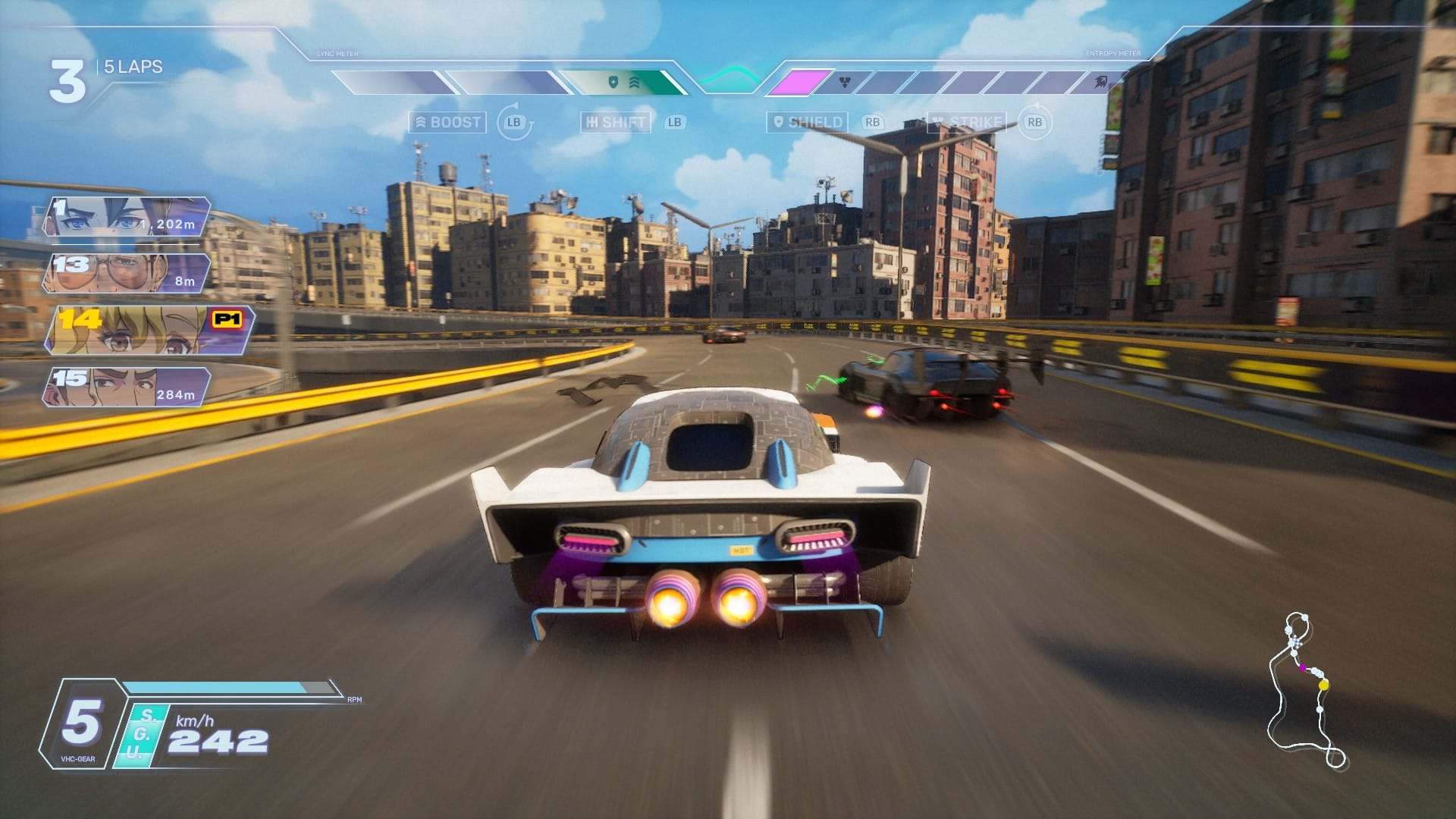The height and width of the screenshot is (819, 1456).
Task: Open the ENTROPY METER label
Action: click(x=1112, y=54)
